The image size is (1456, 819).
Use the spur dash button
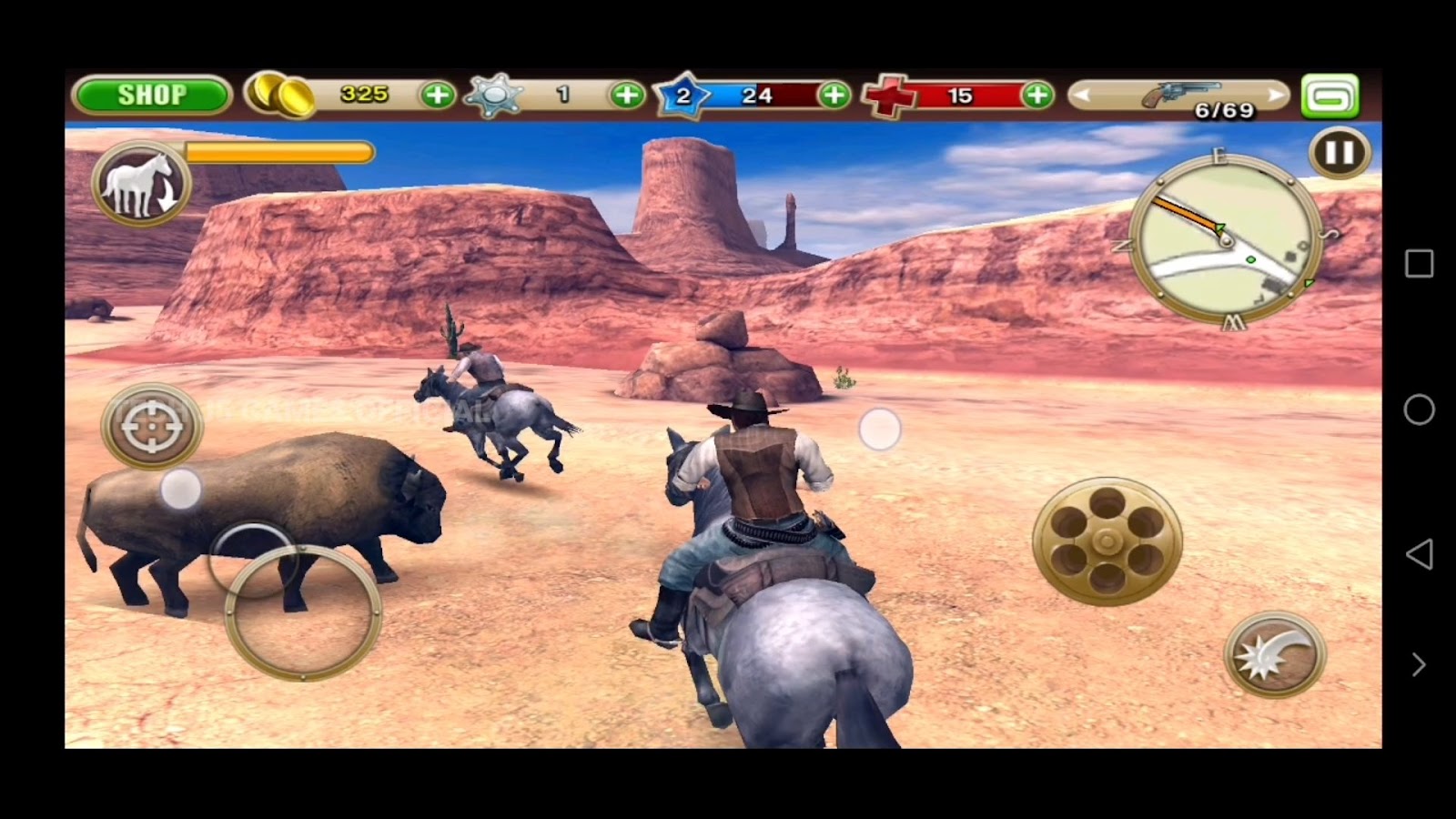pyautogui.click(x=1275, y=654)
